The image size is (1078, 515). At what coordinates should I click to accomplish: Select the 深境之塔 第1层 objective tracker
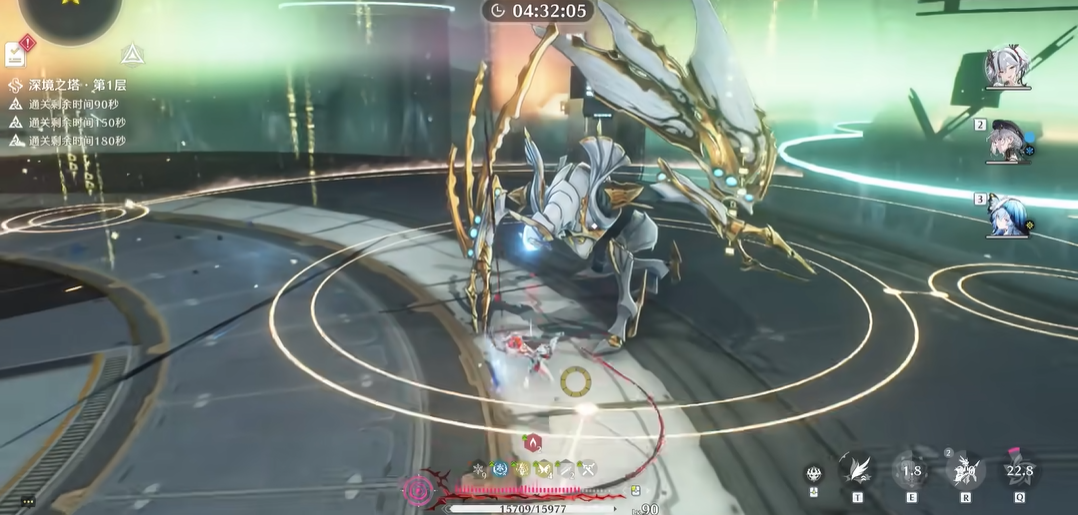pos(68,86)
